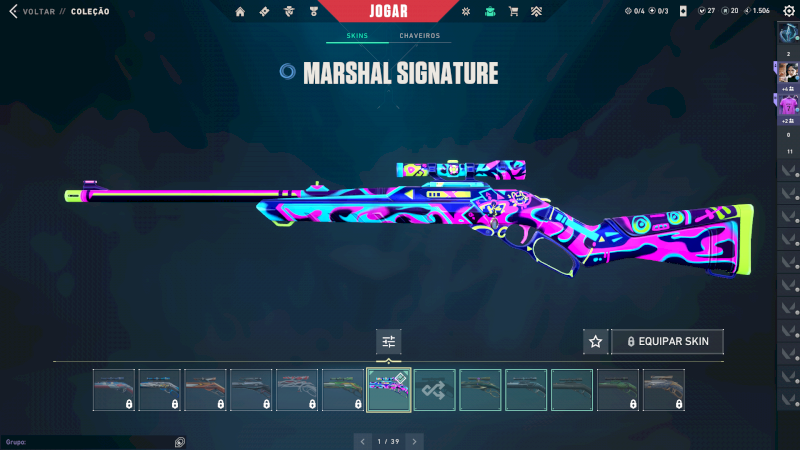
Task: Select the highlighted Marshal Signature skin thumbnail
Action: [389, 390]
